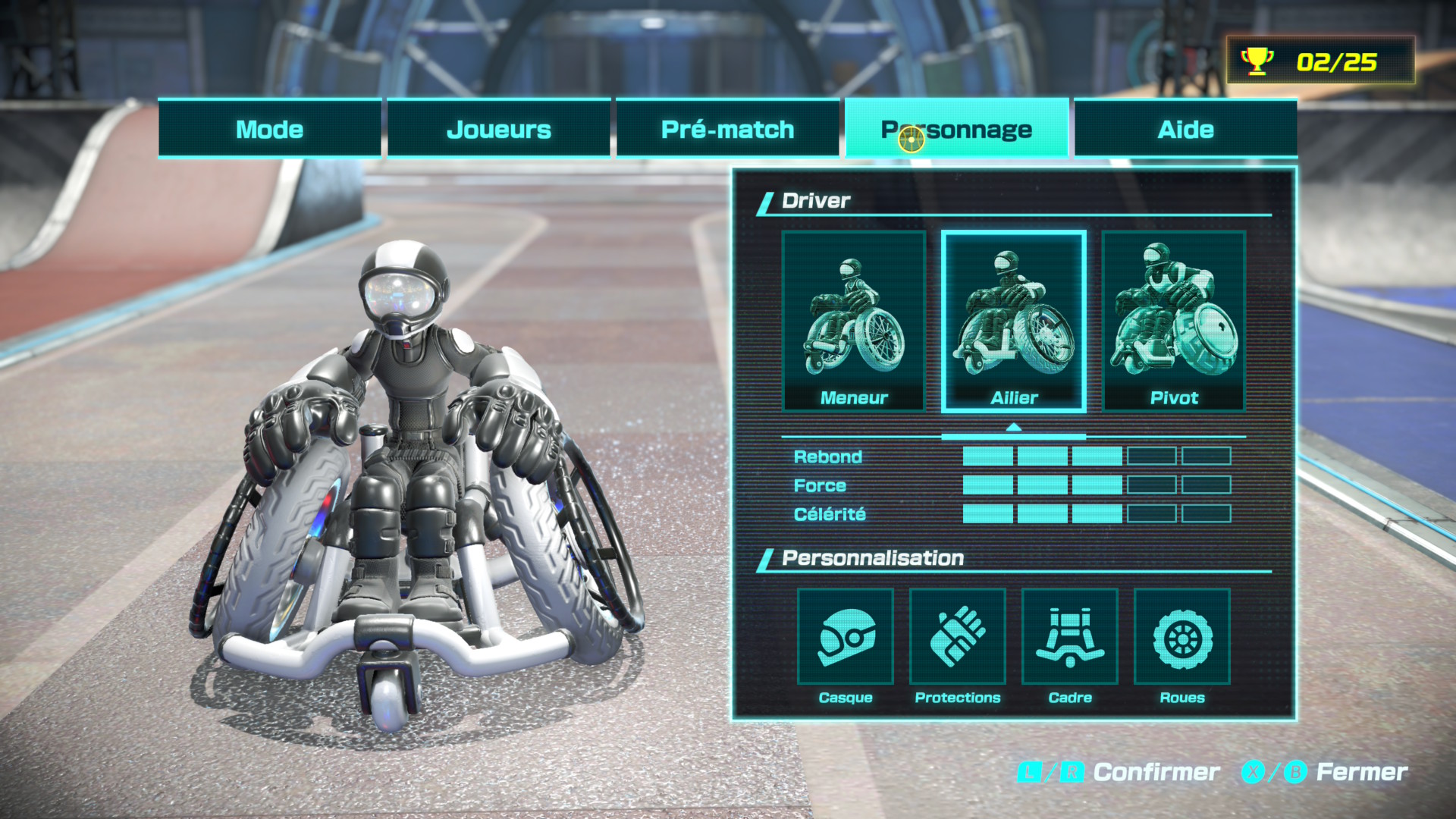The image size is (1456, 819).
Task: Choose the Meneur driver type
Action: [854, 322]
